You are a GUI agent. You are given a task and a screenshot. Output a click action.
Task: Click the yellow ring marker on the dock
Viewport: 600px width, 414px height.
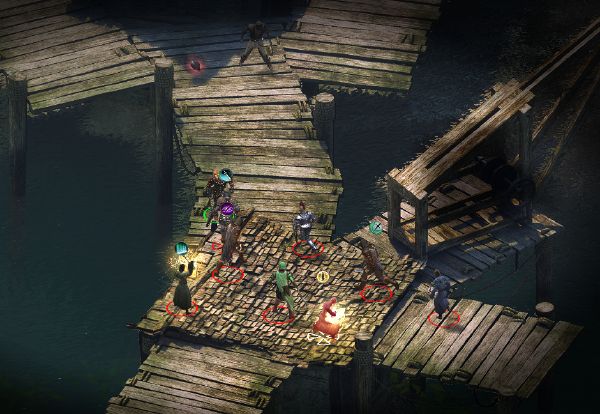323,277
